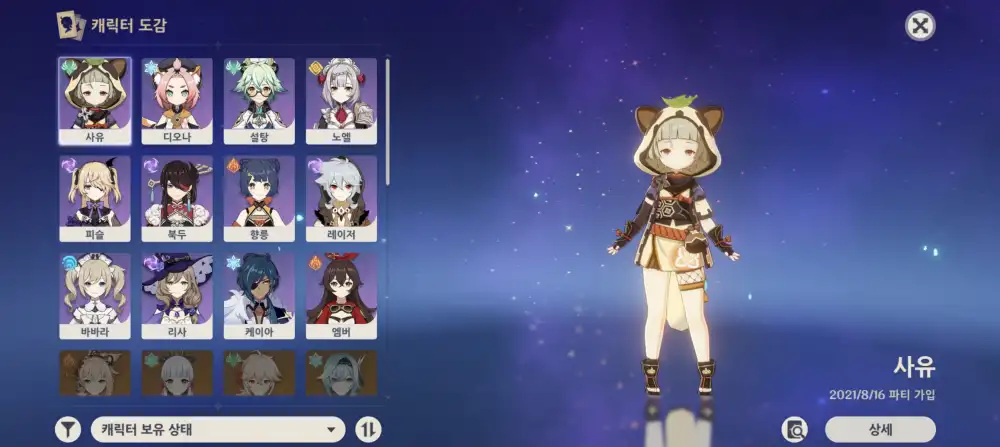Select the 향릉 character card

click(259, 198)
